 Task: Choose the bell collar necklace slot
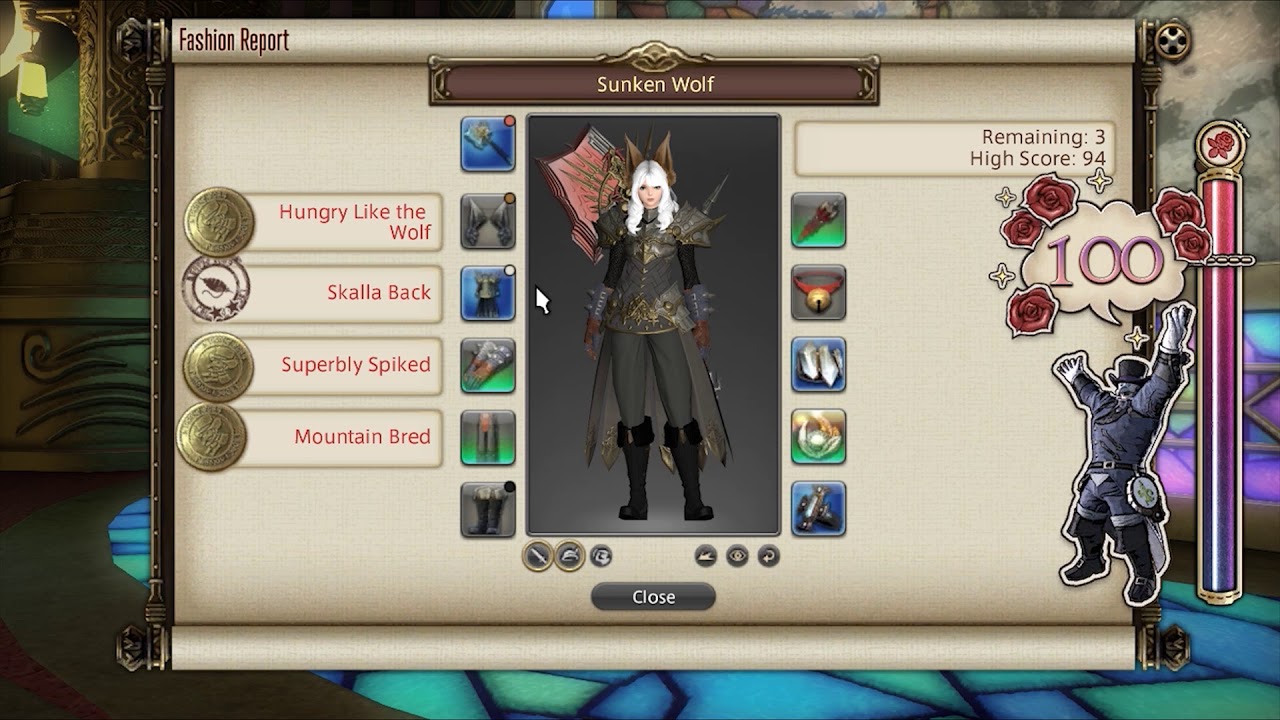point(818,293)
